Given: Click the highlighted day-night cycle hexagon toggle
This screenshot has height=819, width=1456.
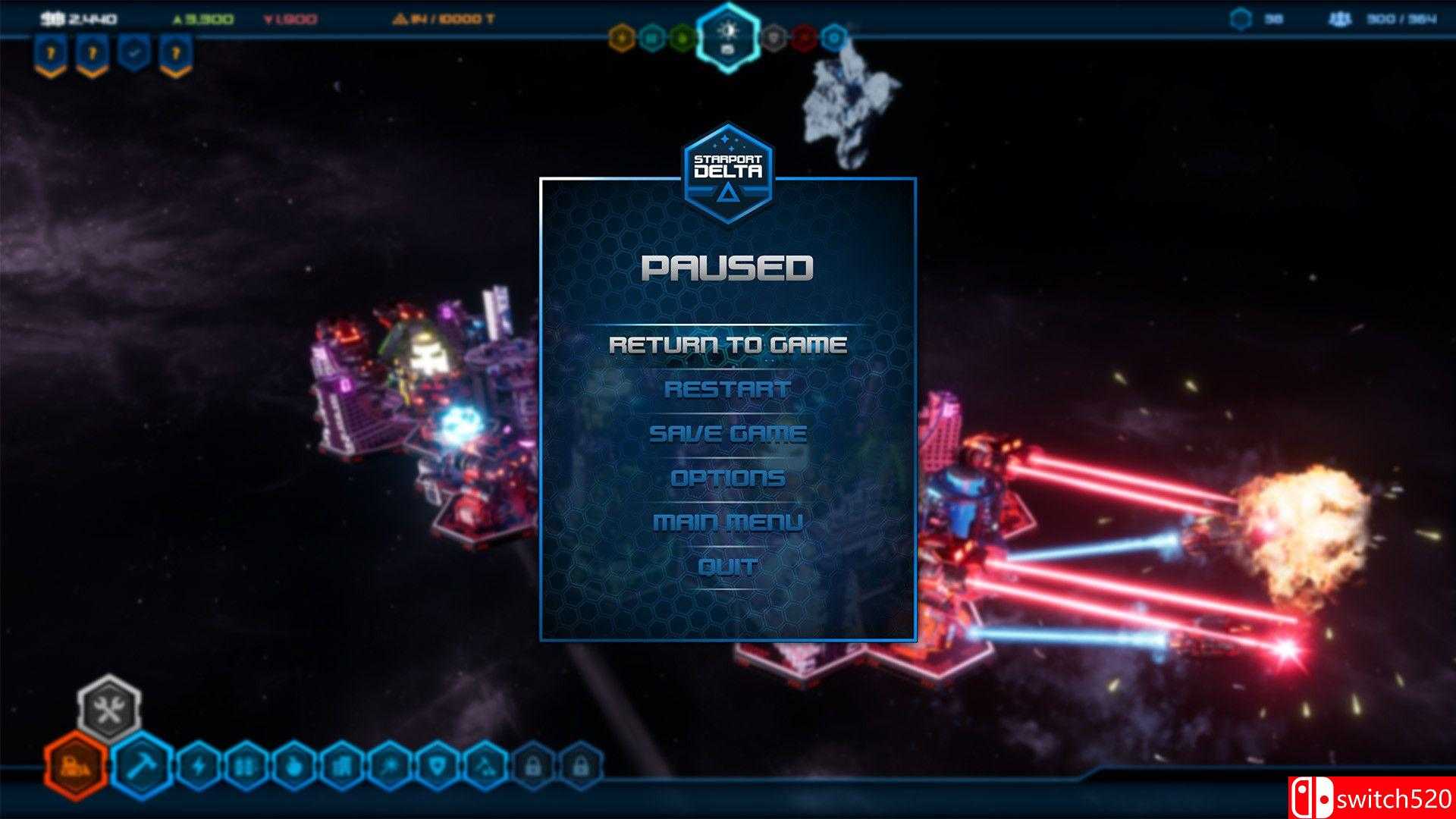Looking at the screenshot, I should (726, 33).
